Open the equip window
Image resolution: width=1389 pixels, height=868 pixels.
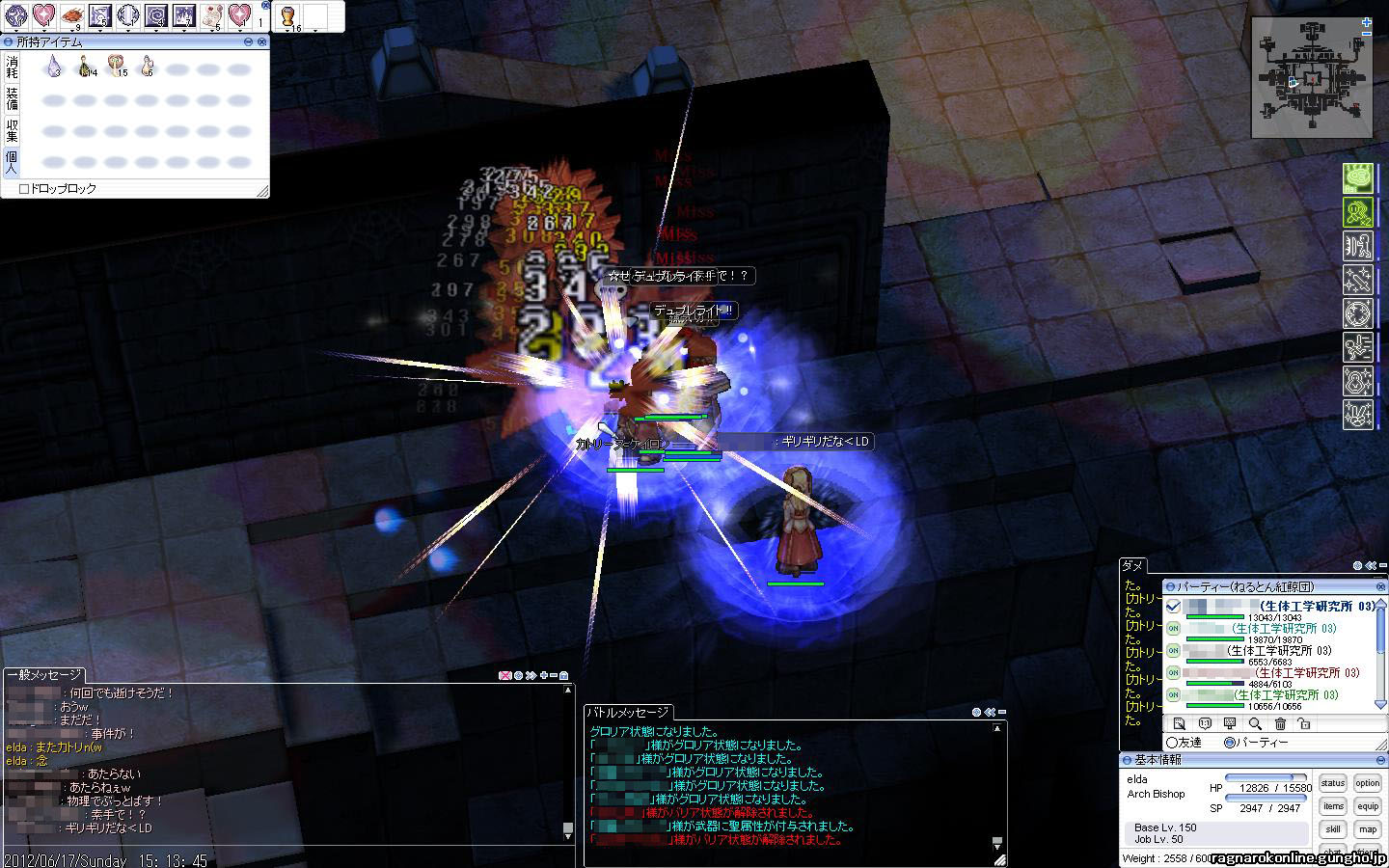coord(1367,806)
